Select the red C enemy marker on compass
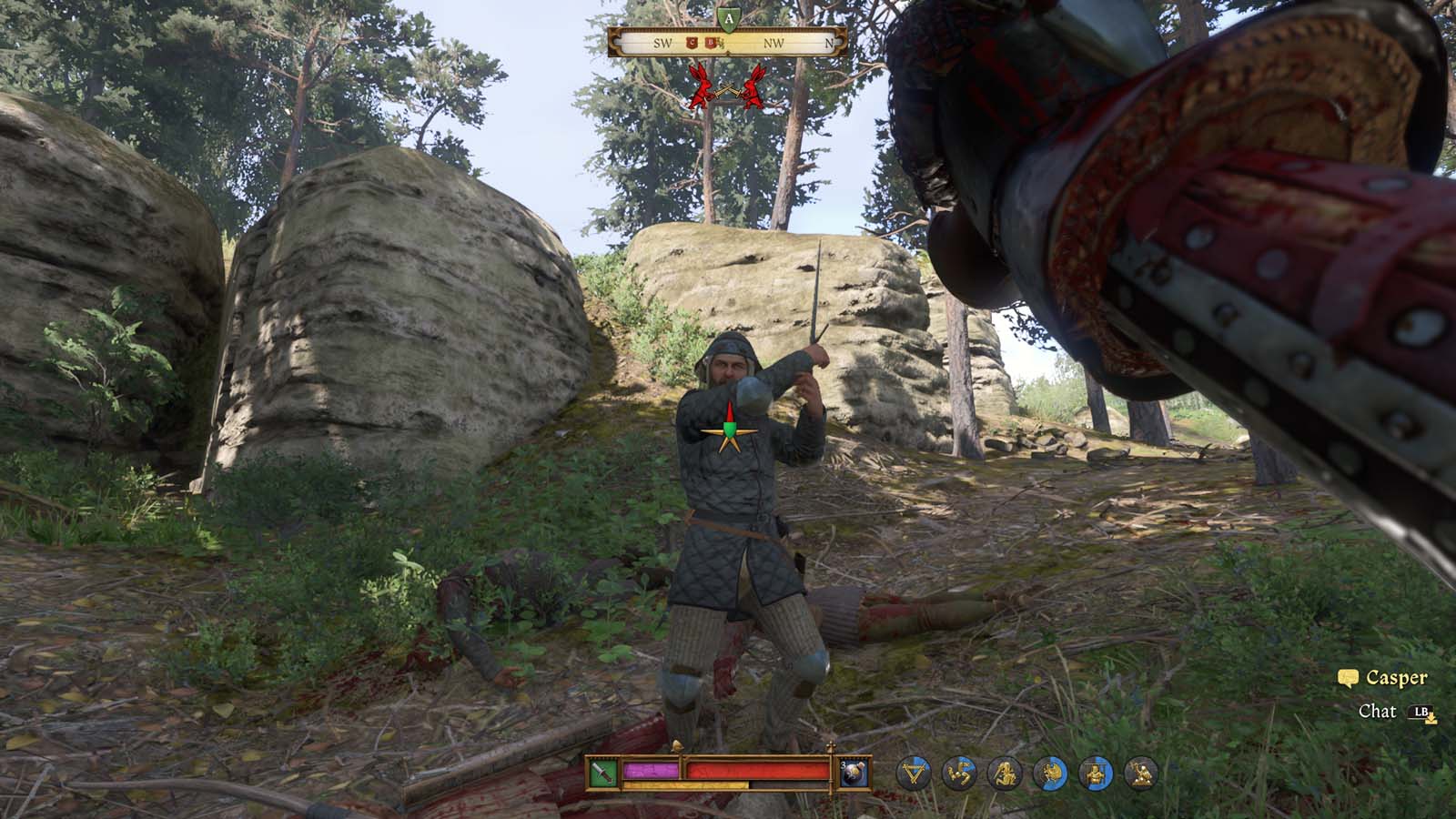Image resolution: width=1456 pixels, height=819 pixels. tap(692, 42)
